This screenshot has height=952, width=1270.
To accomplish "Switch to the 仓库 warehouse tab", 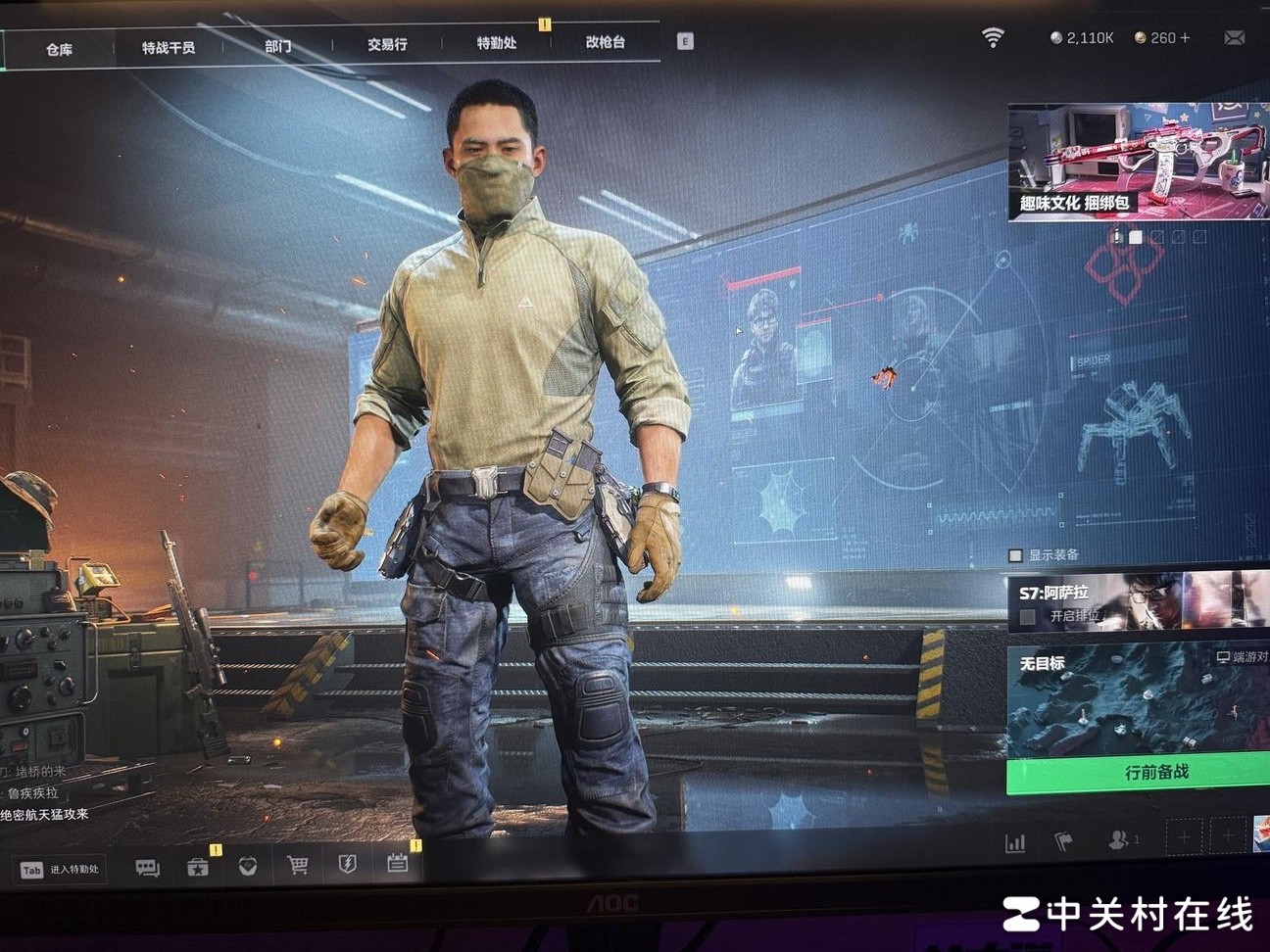I will [x=59, y=49].
